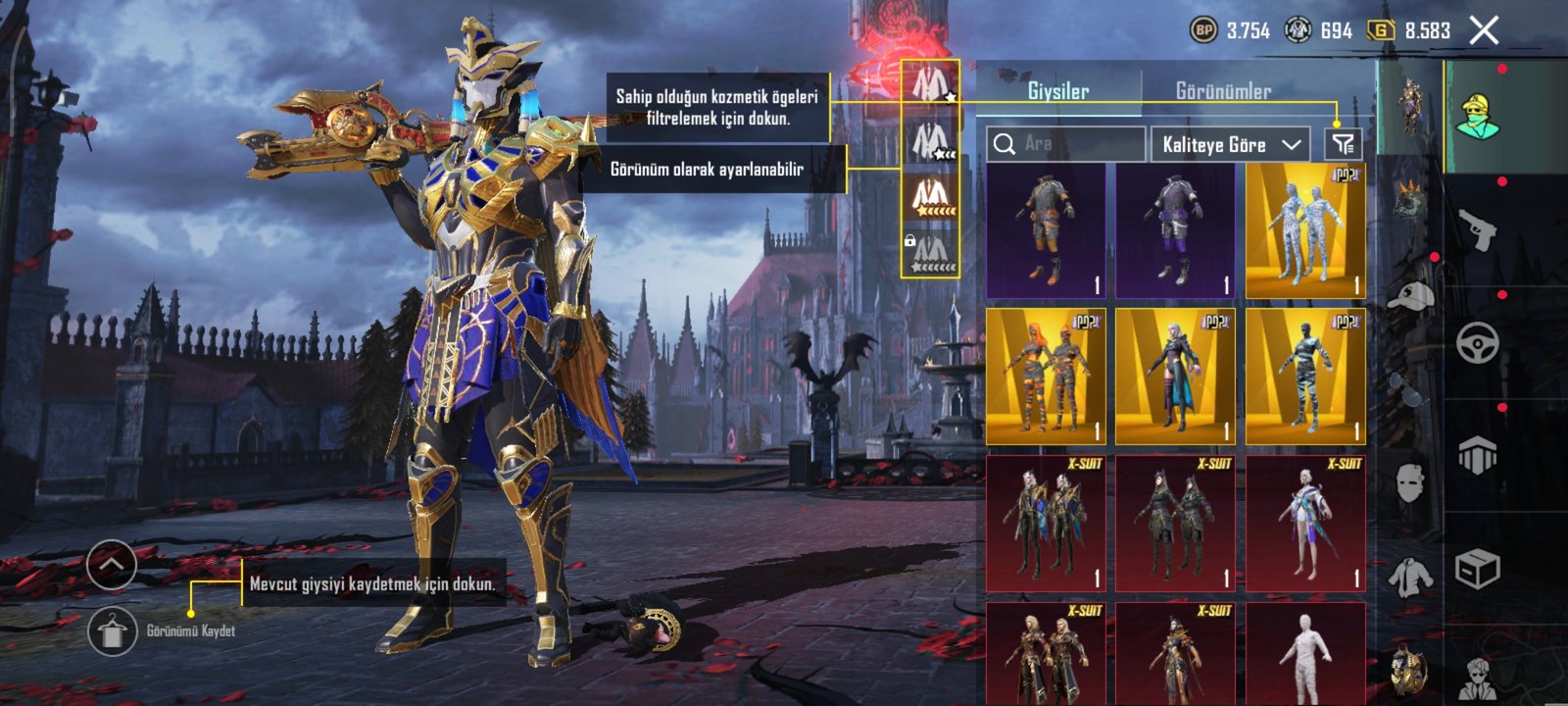The width and height of the screenshot is (1568, 706).
Task: Choose the white-and-pink X-Suit tile
Action: tap(1305, 524)
